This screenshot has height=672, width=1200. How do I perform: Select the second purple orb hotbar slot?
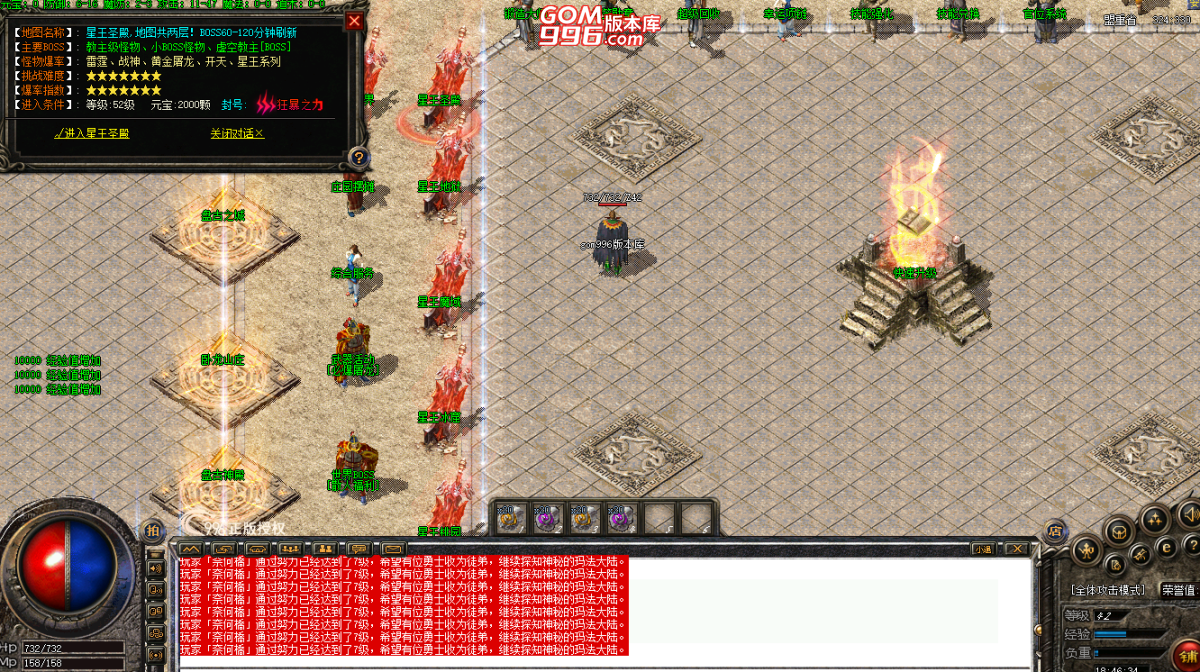click(x=546, y=517)
